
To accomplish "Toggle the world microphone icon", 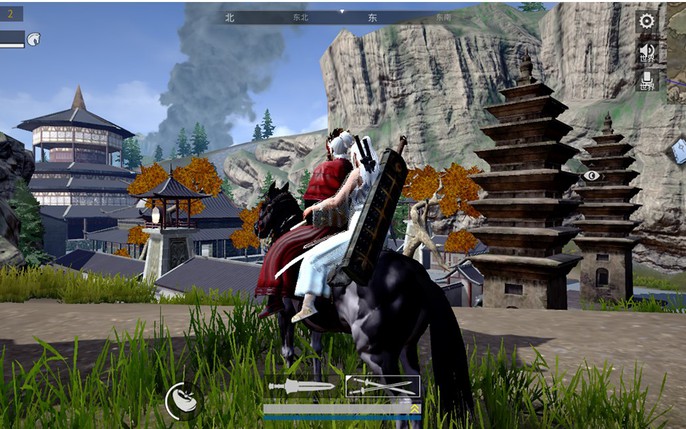I will point(647,81).
